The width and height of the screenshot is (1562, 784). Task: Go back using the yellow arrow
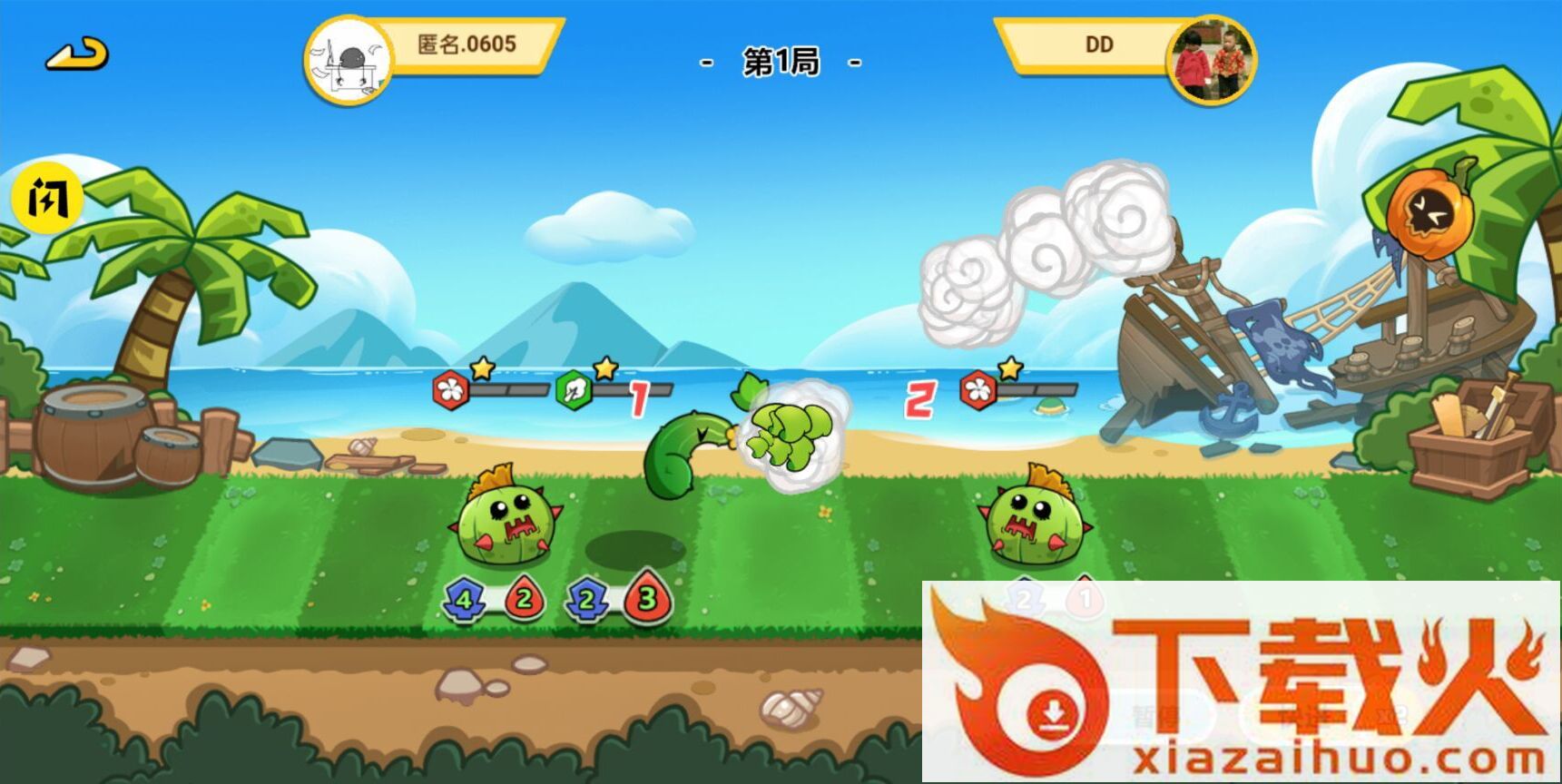pos(77,54)
